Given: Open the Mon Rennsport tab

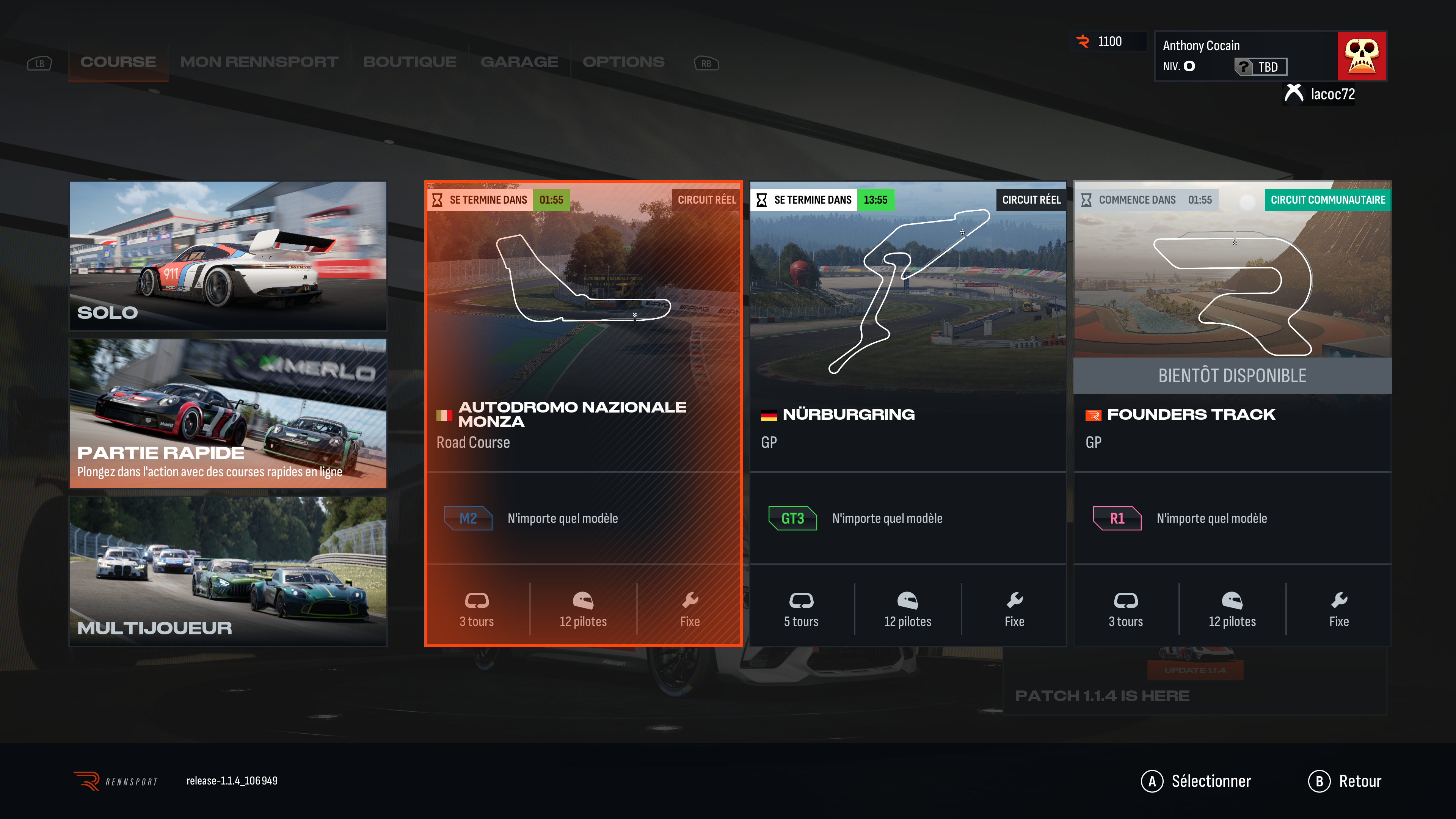Looking at the screenshot, I should click(x=259, y=62).
